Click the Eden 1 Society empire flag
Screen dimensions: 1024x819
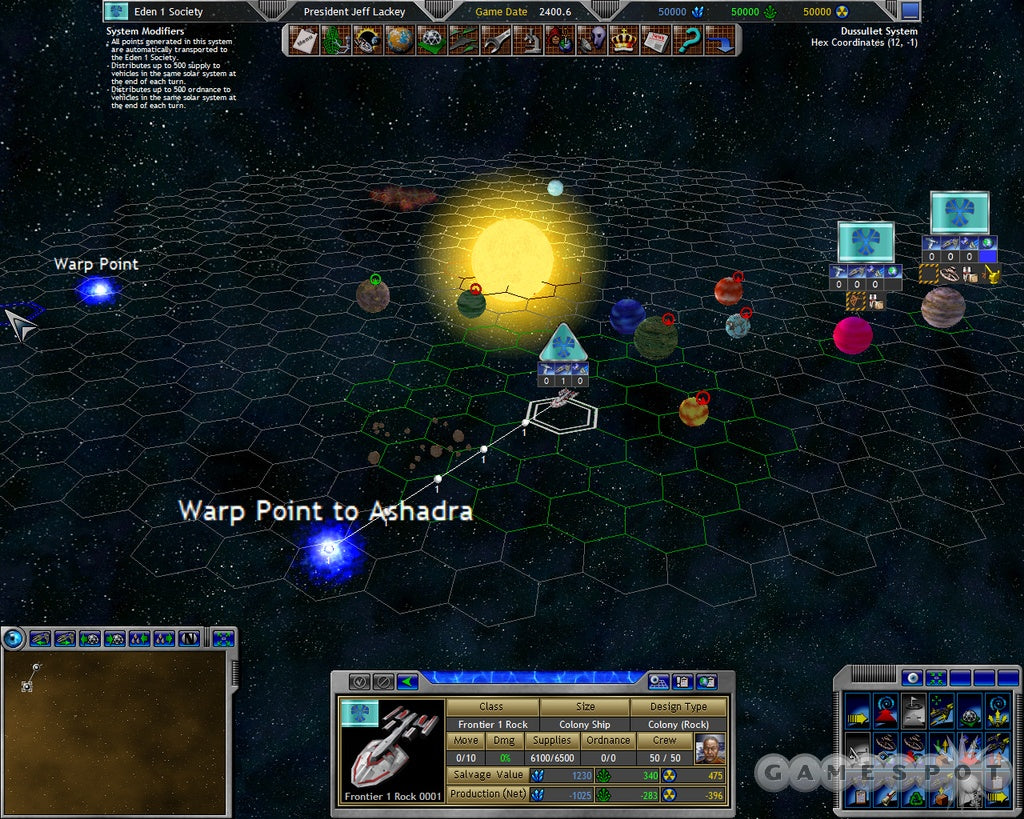117,12
